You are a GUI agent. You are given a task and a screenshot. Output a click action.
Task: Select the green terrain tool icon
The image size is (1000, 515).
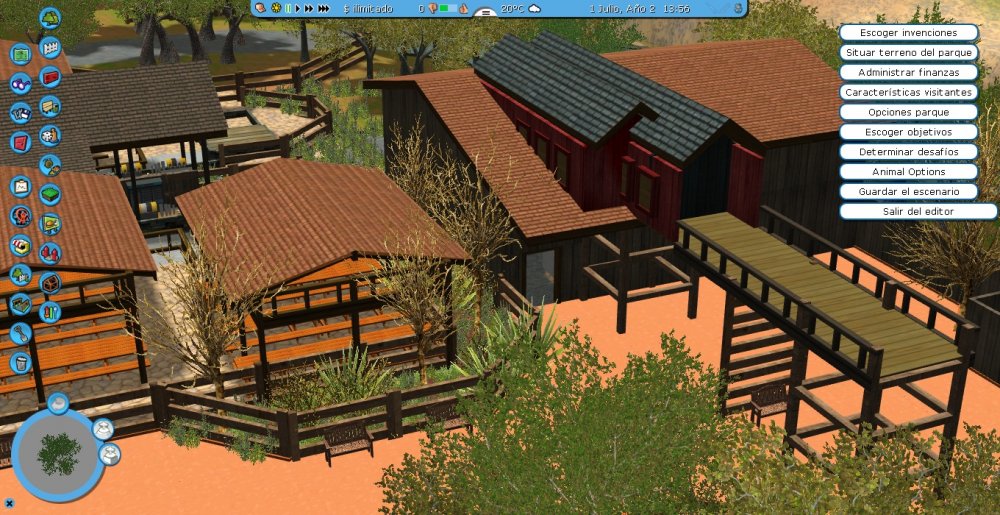click(50, 193)
